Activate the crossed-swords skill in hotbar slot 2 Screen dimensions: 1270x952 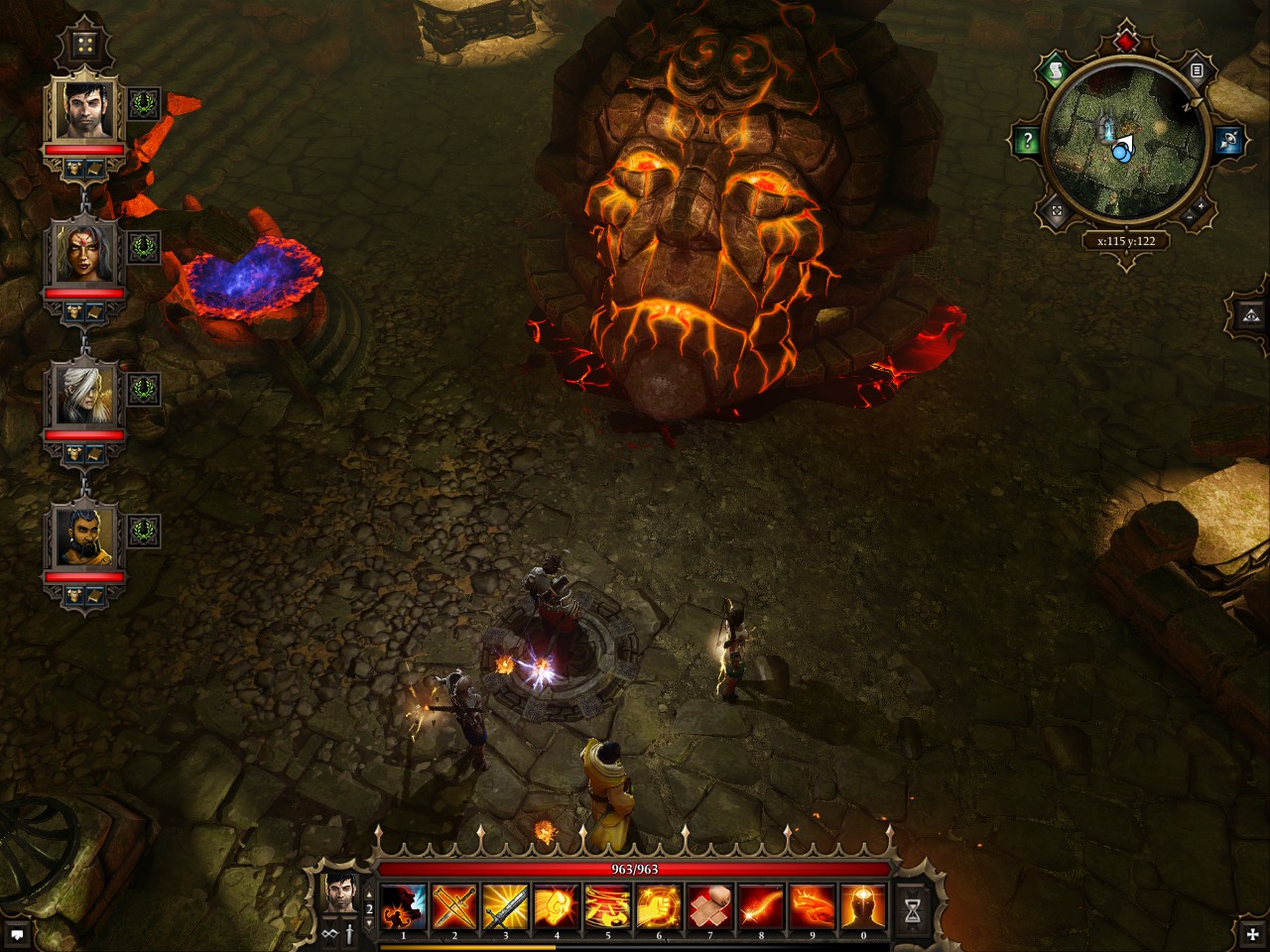tap(453, 905)
